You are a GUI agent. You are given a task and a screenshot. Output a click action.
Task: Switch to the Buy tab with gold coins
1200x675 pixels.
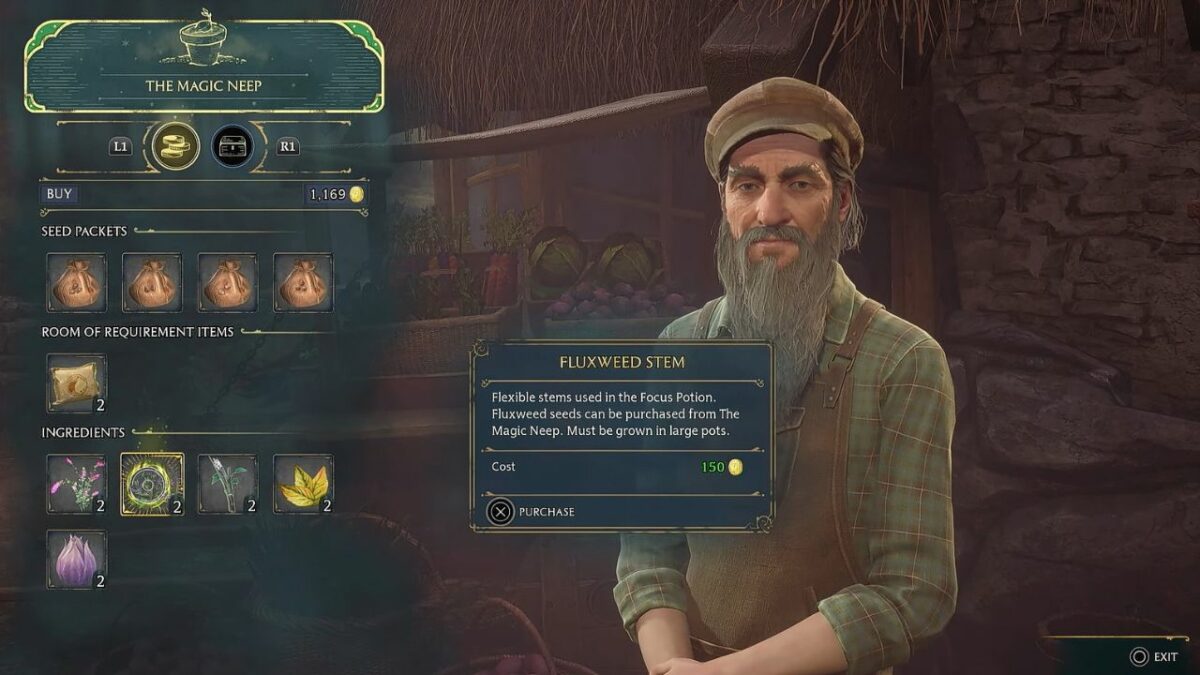pyautogui.click(x=176, y=146)
